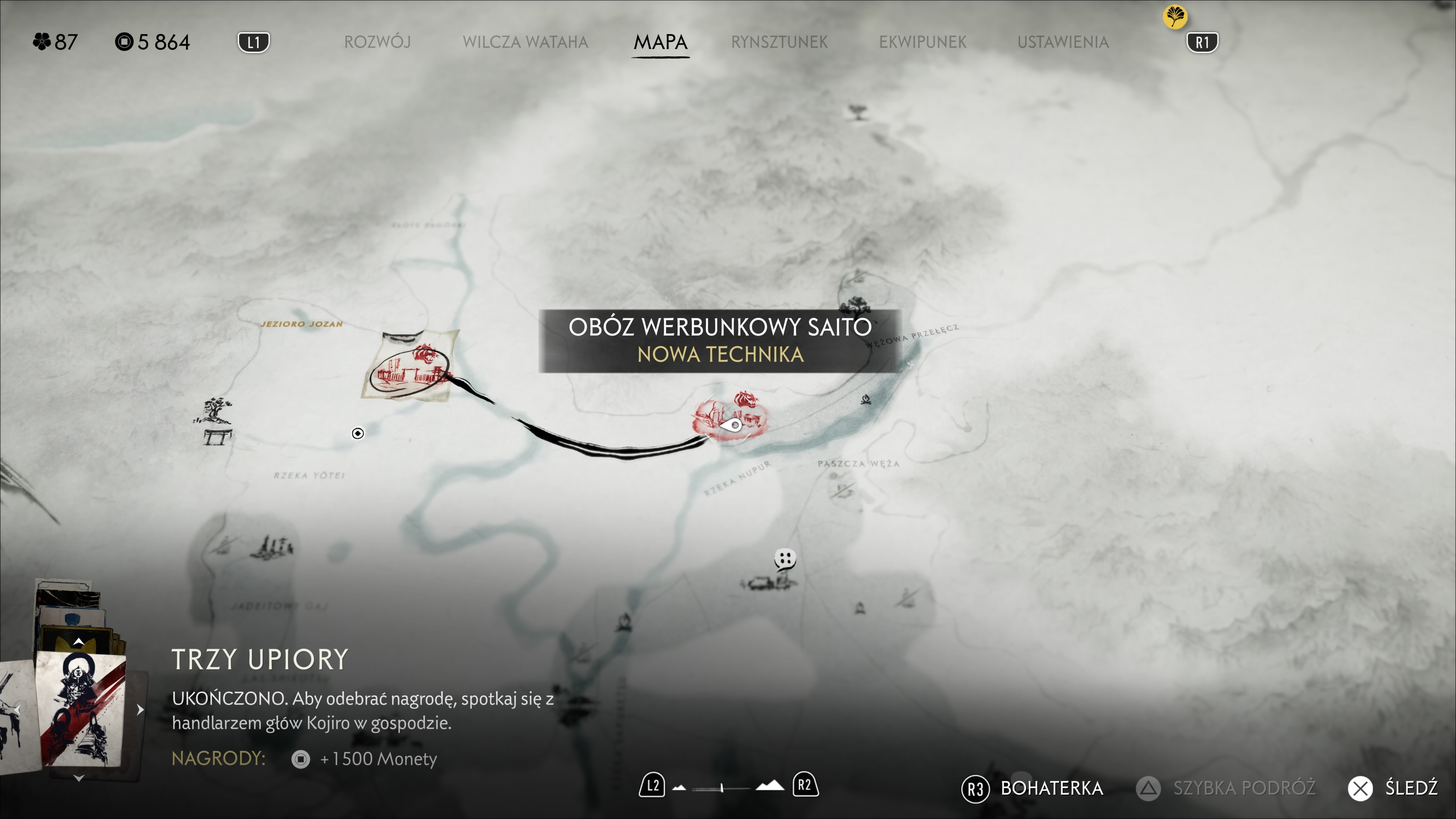The width and height of the screenshot is (1456, 819).
Task: Go to the Rynsztunek tab
Action: [779, 42]
